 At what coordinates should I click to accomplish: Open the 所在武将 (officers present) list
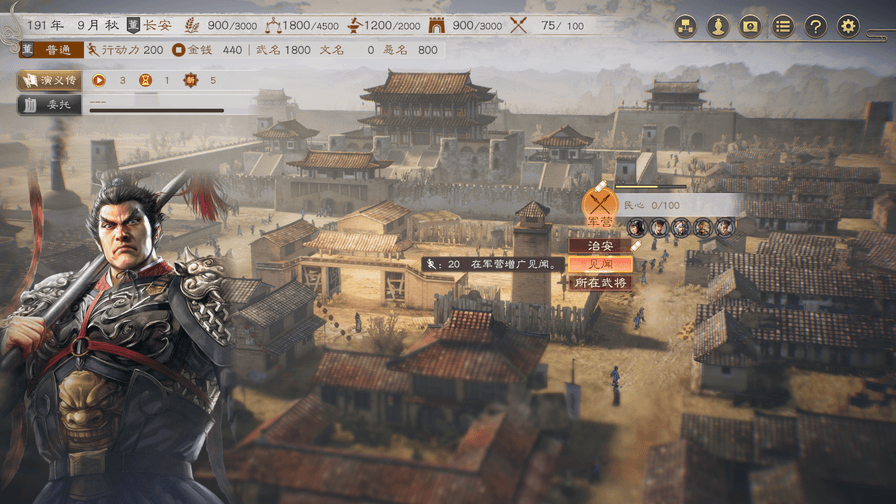click(x=600, y=283)
